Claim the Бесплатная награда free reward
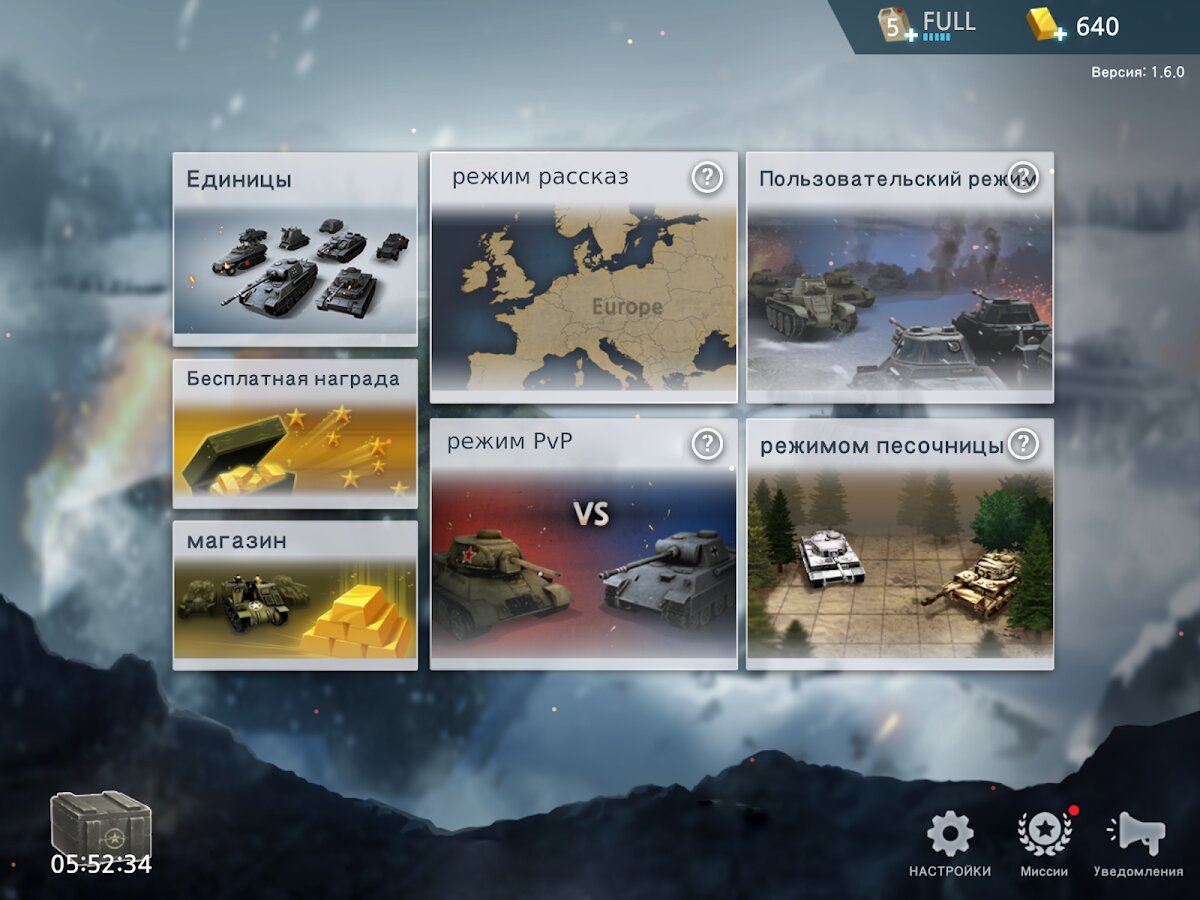This screenshot has width=1200, height=900. (295, 435)
